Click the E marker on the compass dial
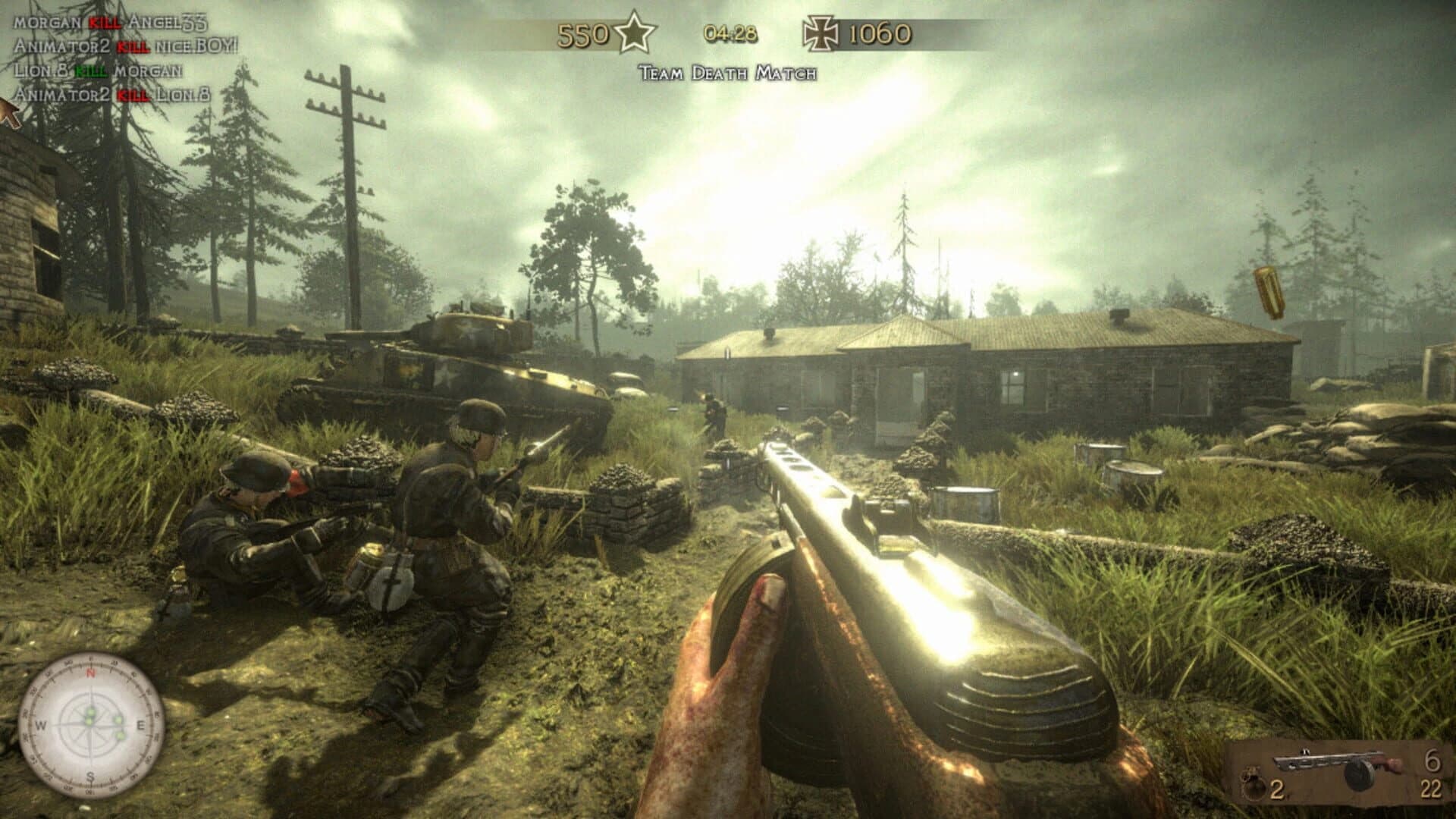The width and height of the screenshot is (1456, 819). point(141,725)
